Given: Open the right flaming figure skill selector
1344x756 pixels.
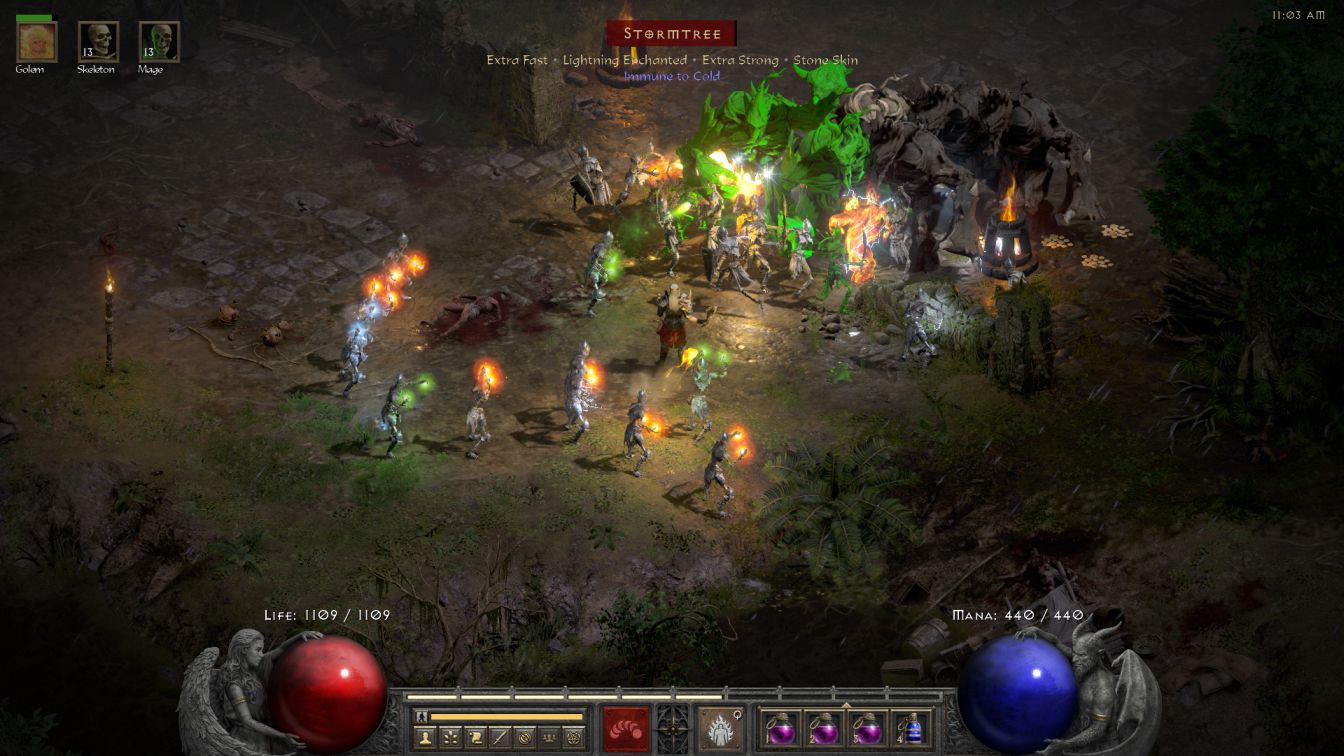Looking at the screenshot, I should (x=720, y=728).
